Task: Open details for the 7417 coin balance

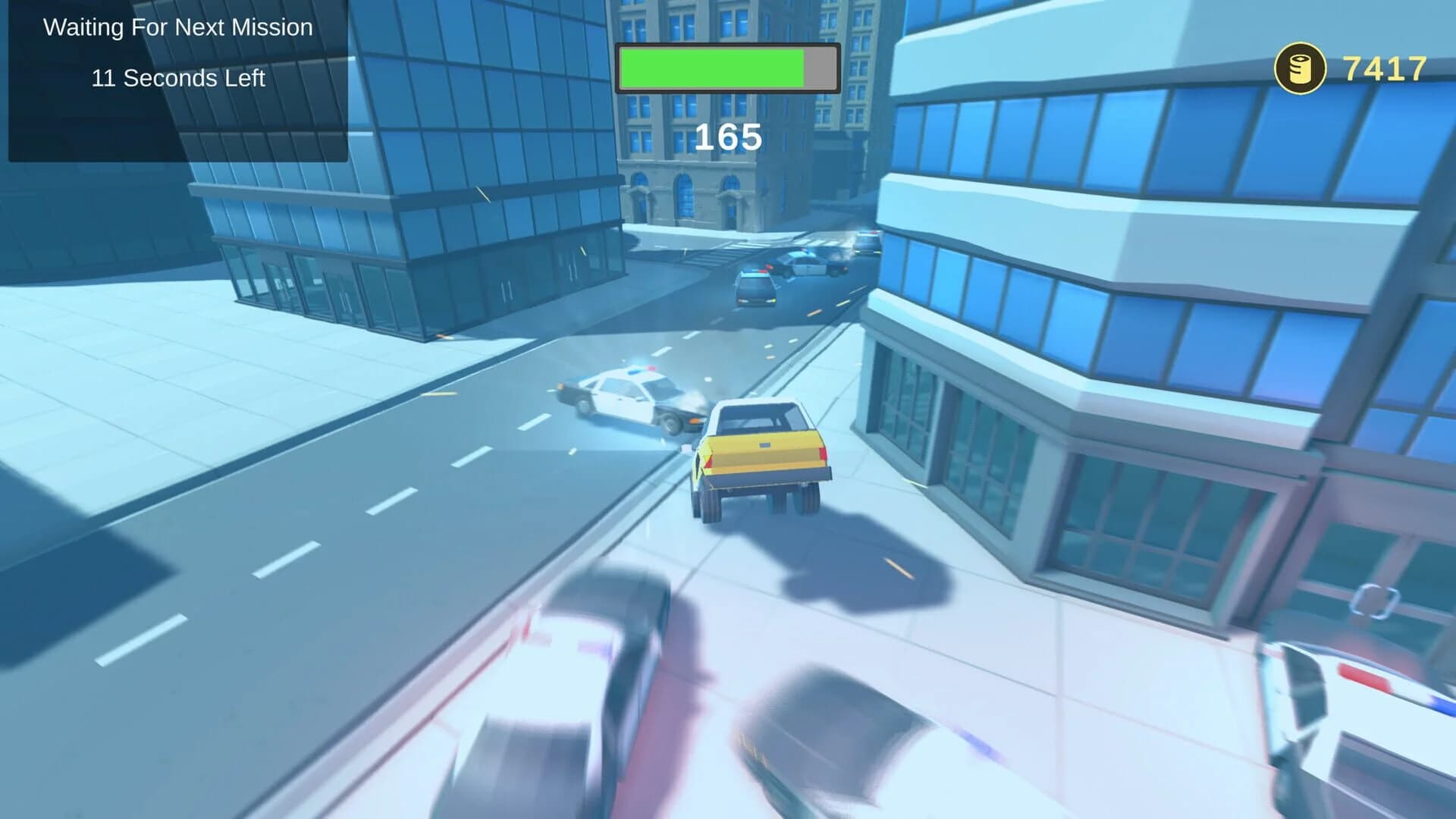Action: 1382,68
